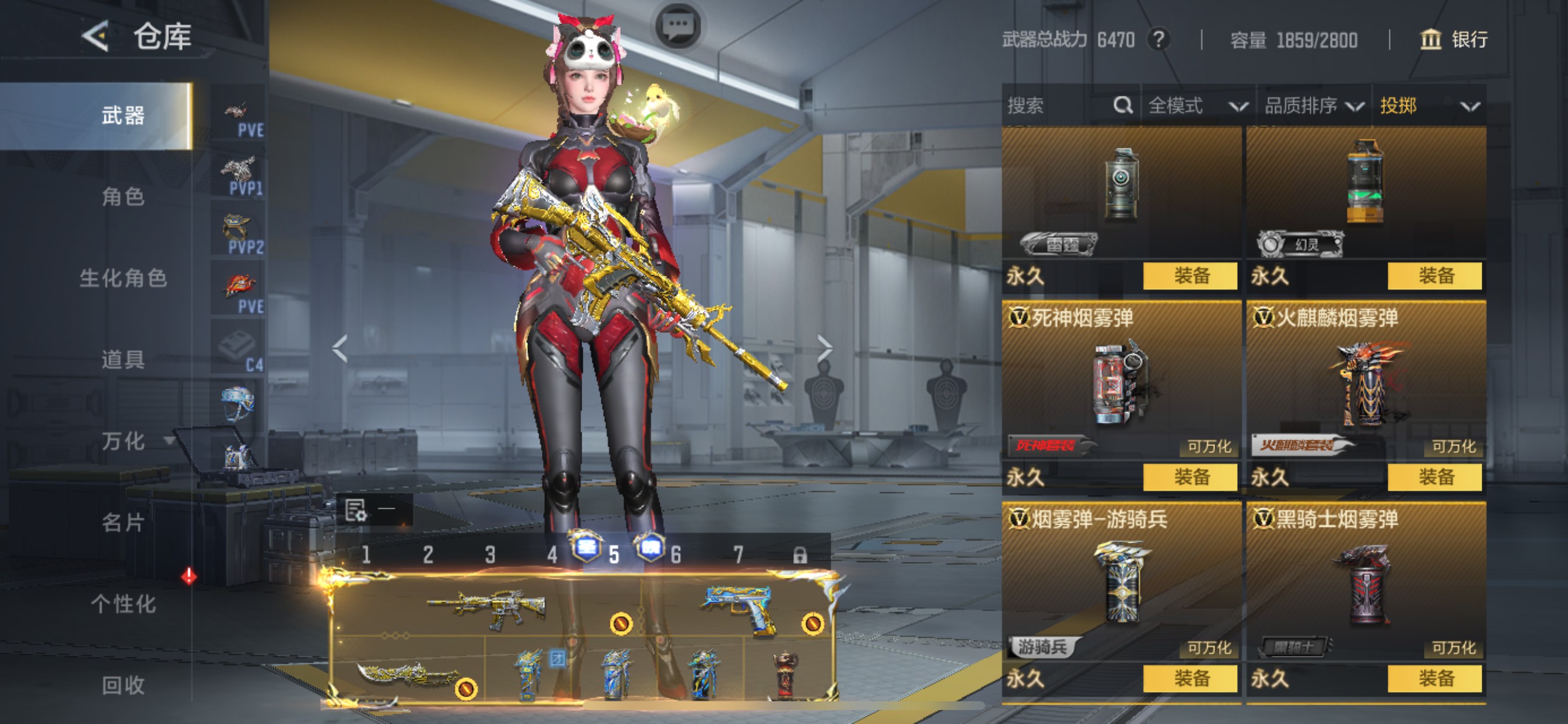Open the 银行 bank

coord(1454,40)
